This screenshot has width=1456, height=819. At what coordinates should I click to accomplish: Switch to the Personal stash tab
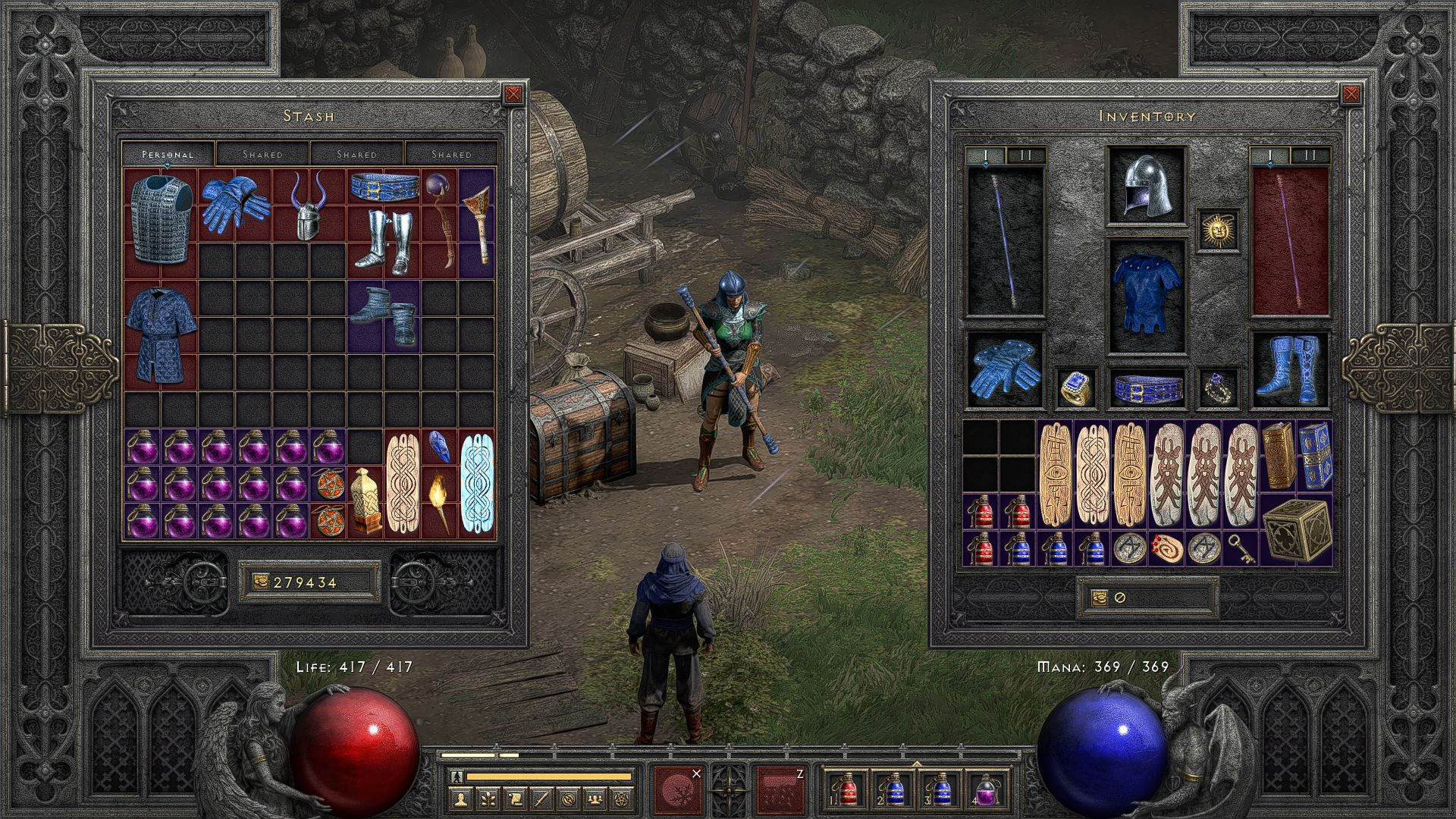click(x=168, y=154)
